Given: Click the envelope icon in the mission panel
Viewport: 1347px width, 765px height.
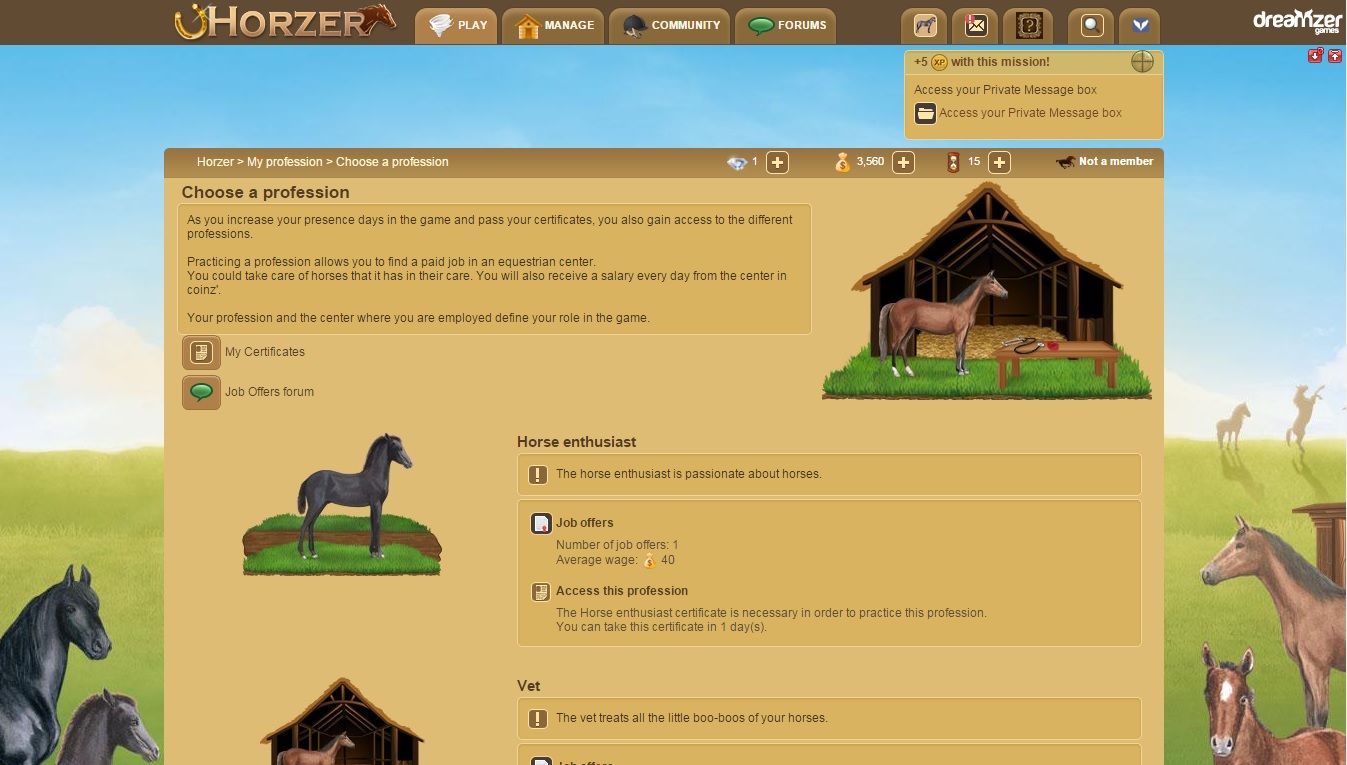Looking at the screenshot, I should [925, 113].
